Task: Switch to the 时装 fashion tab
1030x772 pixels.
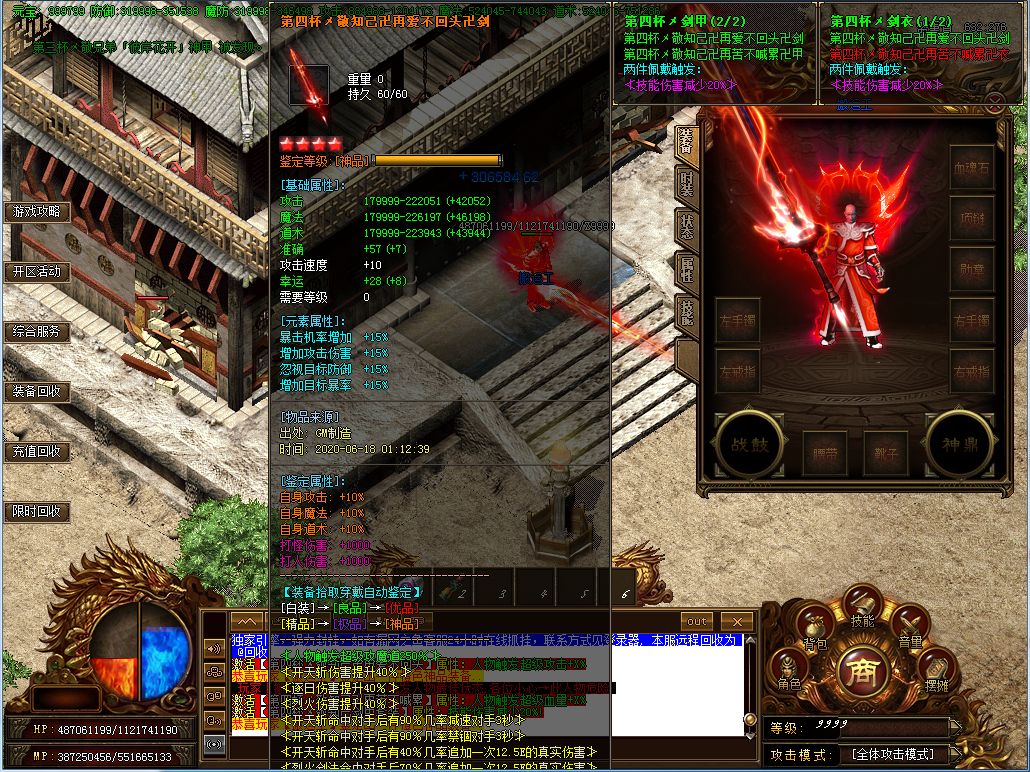Action: (686, 184)
